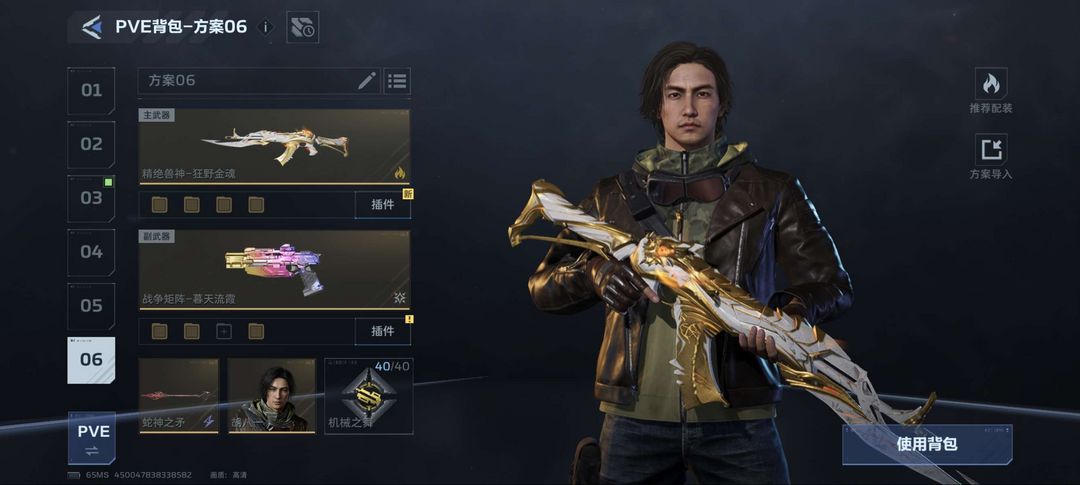Click the 使用背包 button
The height and width of the screenshot is (485, 1080).
click(926, 443)
